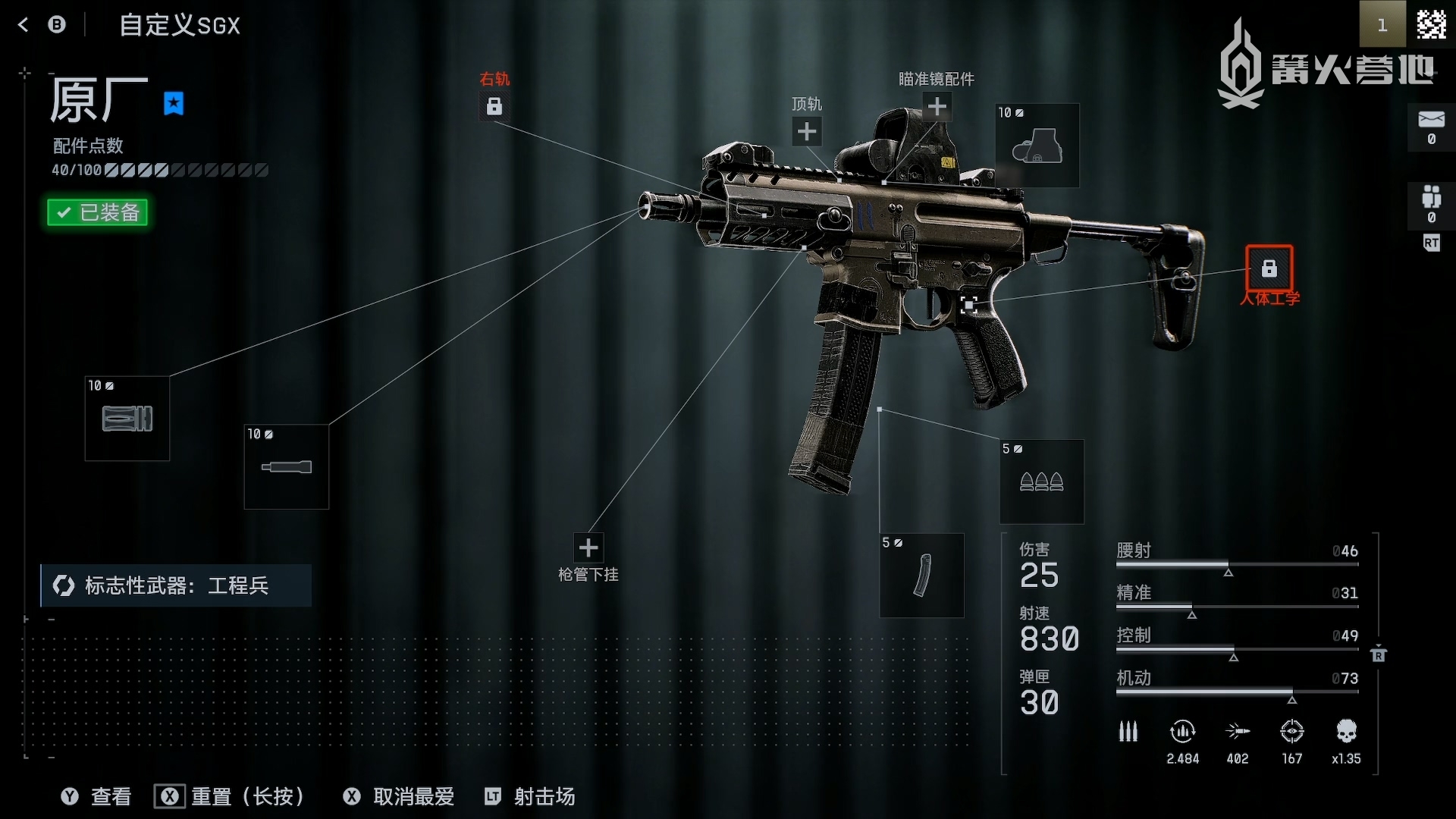Reset the loadout with 重置
Screen dimensions: 1456x819
(x=229, y=796)
